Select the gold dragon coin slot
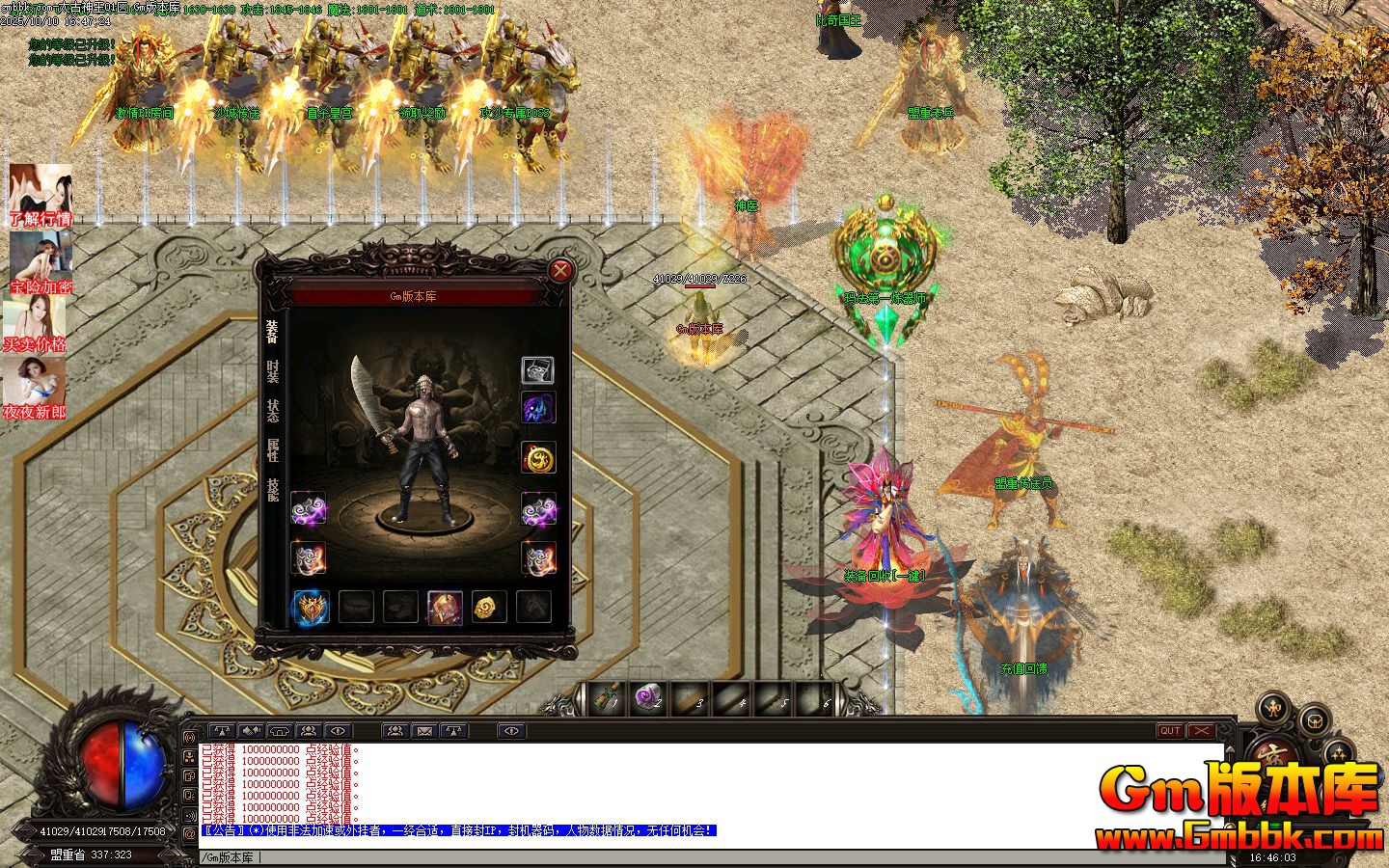Screen dimensions: 1389x868 coord(489,607)
